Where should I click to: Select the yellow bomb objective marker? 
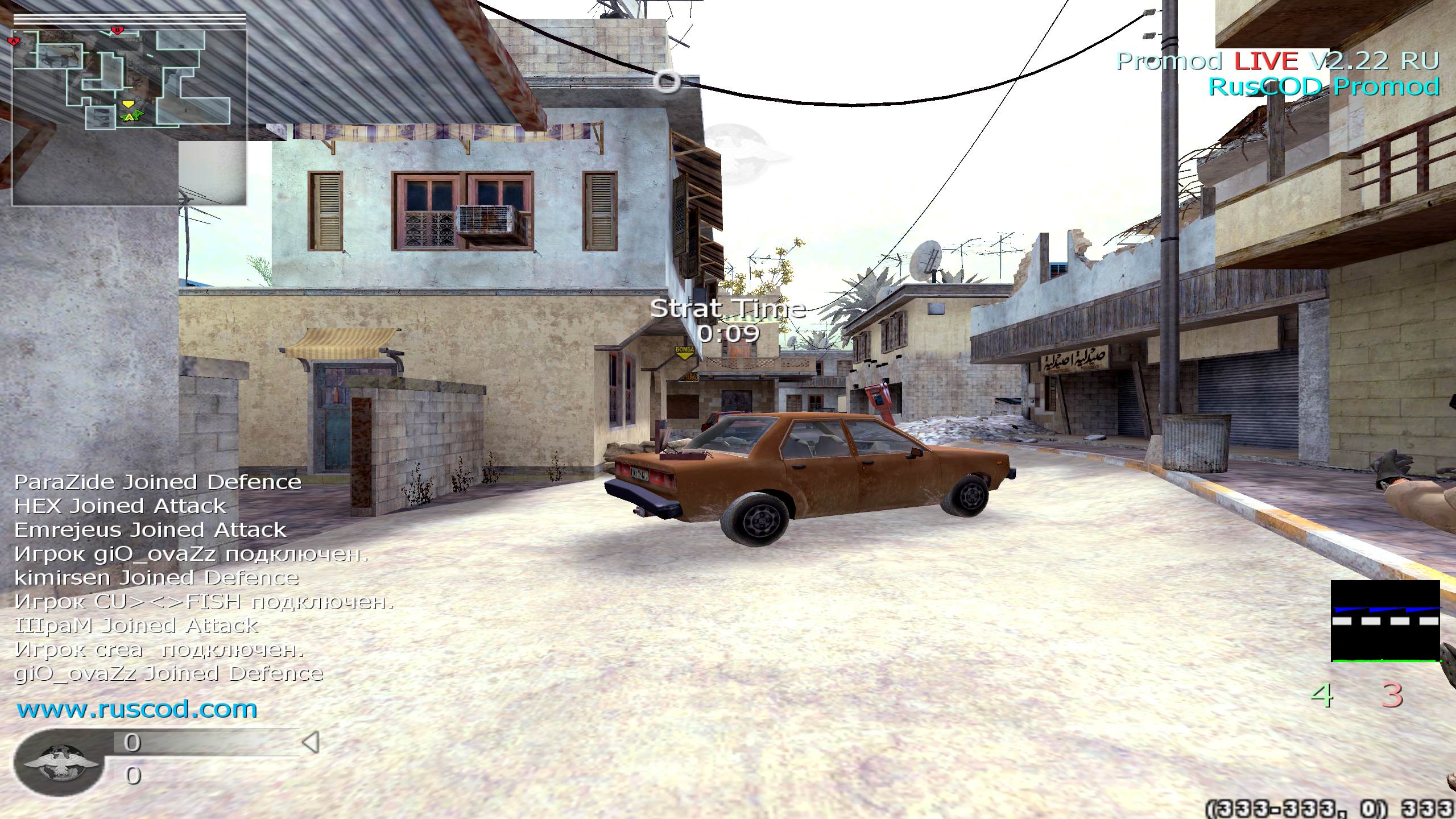[686, 351]
